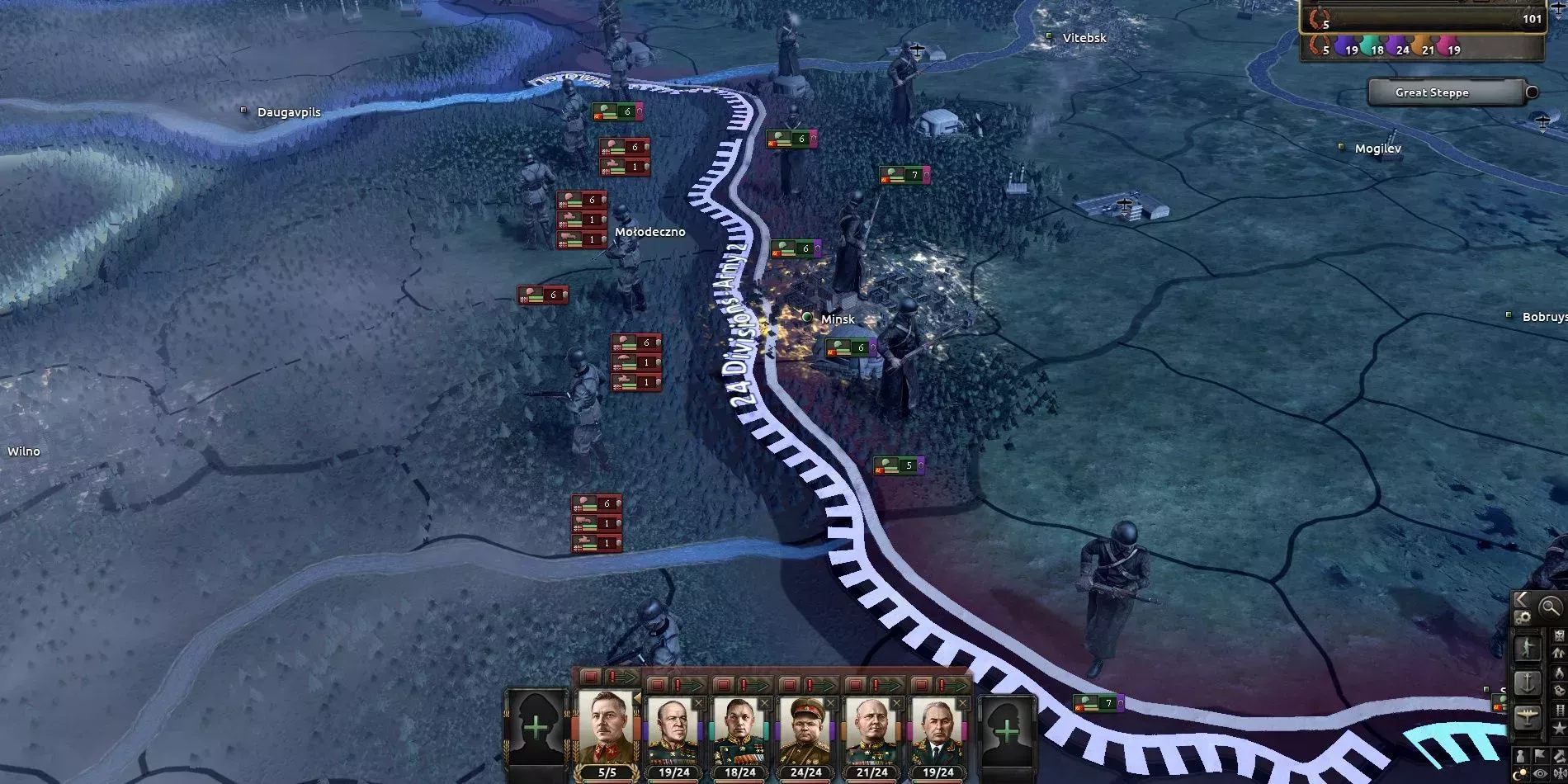Stop orders for the field marshal's army group
Image resolution: width=1568 pixels, height=784 pixels.
coord(590,677)
